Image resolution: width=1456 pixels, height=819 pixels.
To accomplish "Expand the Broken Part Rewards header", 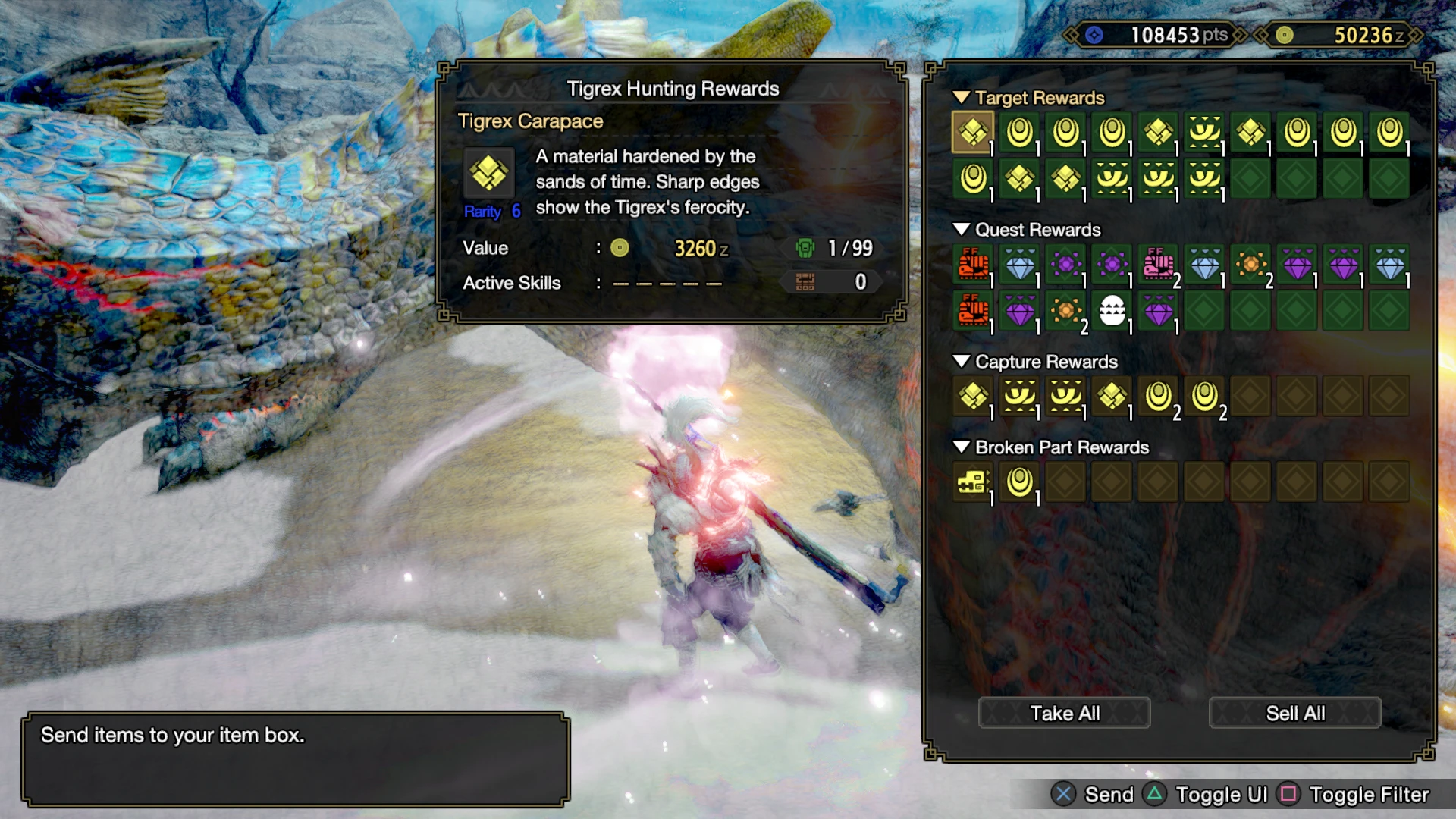I will coord(962,447).
